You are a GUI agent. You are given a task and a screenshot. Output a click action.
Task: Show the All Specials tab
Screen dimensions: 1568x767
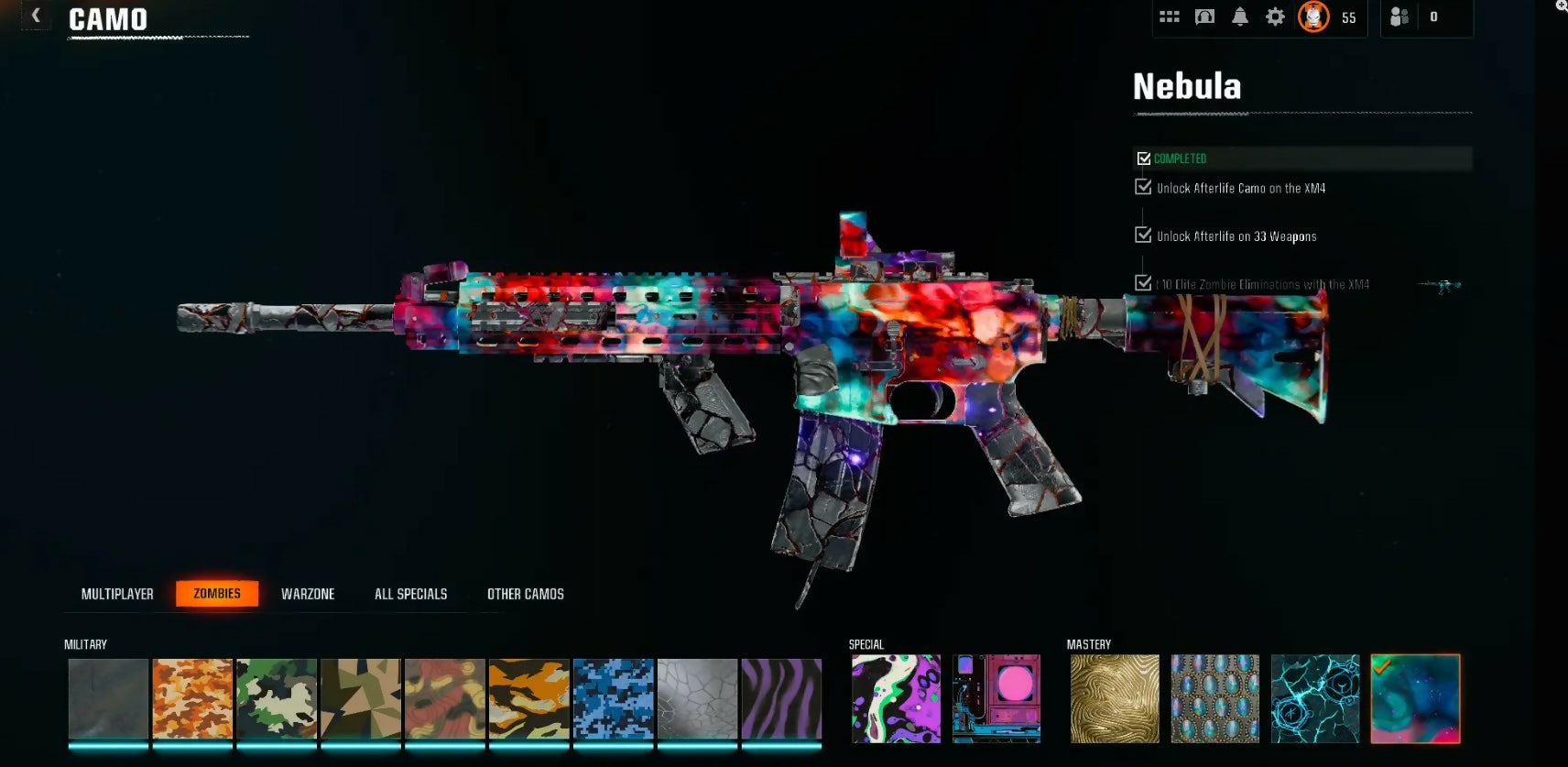(410, 594)
